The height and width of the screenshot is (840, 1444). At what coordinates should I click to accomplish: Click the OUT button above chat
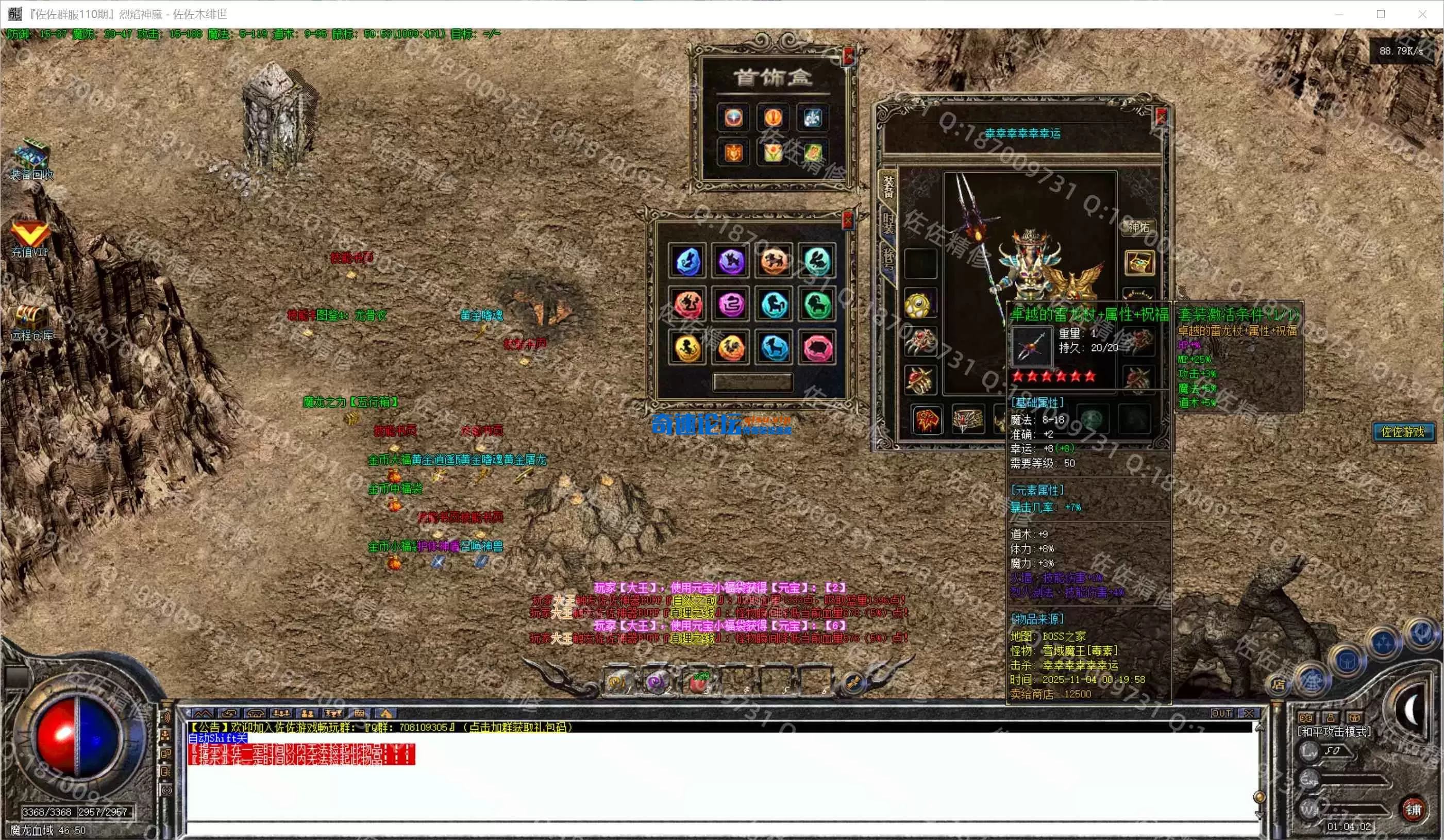1220,713
